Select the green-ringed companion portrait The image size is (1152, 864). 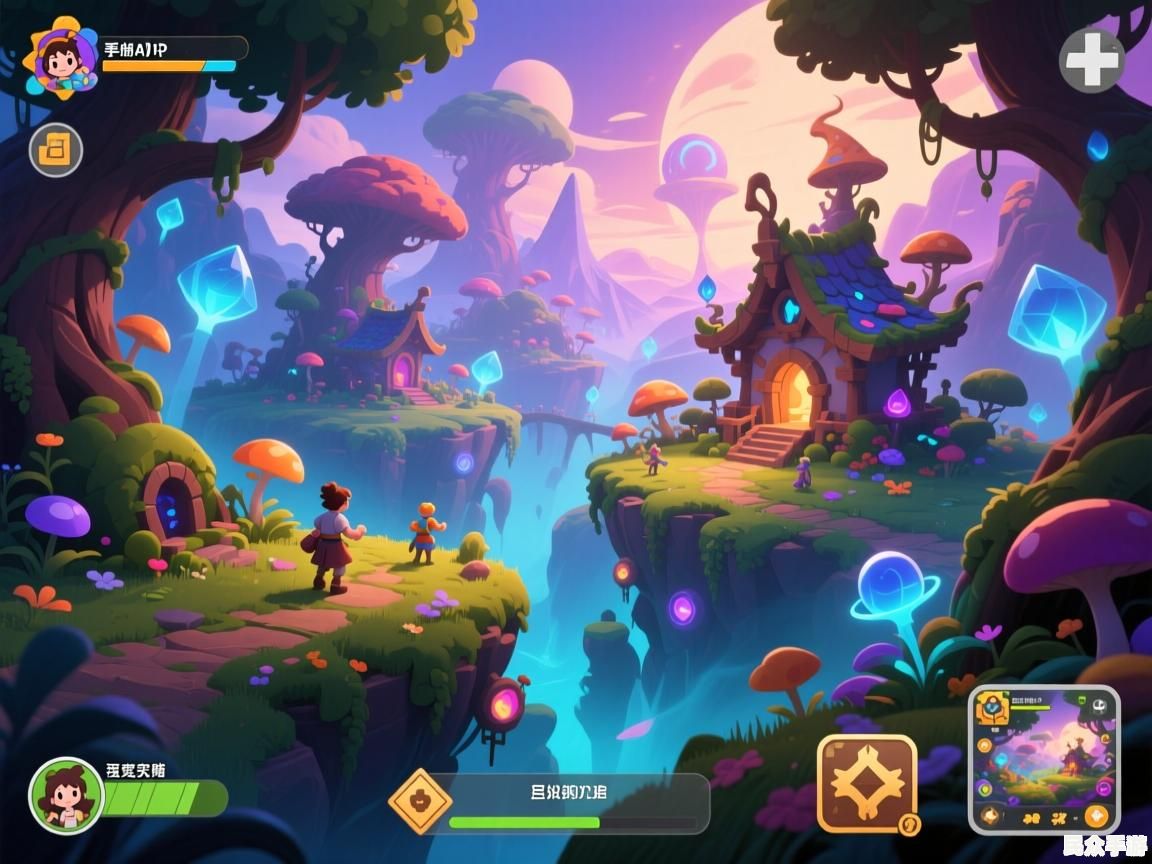tap(66, 796)
